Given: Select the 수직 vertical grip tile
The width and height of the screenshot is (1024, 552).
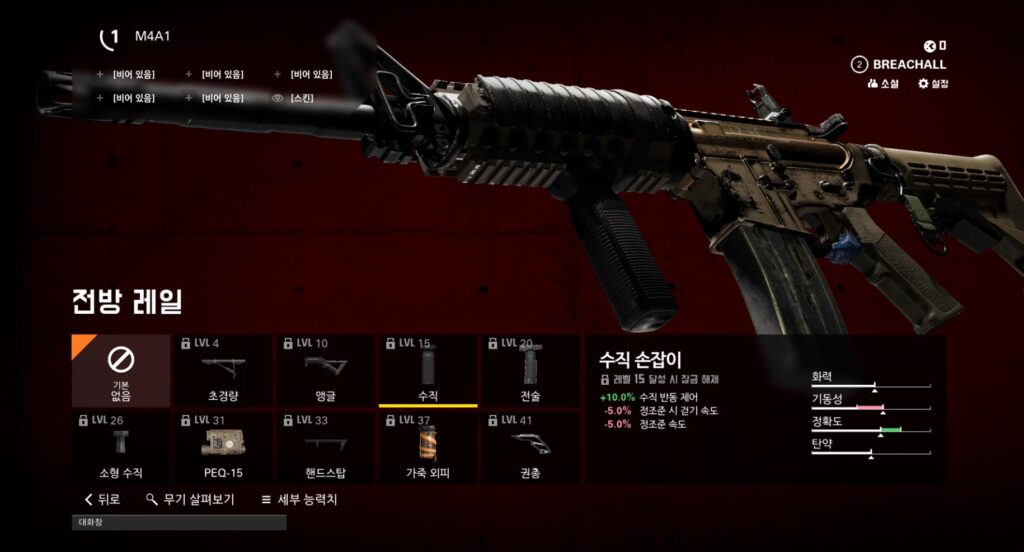Looking at the screenshot, I should pyautogui.click(x=427, y=370).
